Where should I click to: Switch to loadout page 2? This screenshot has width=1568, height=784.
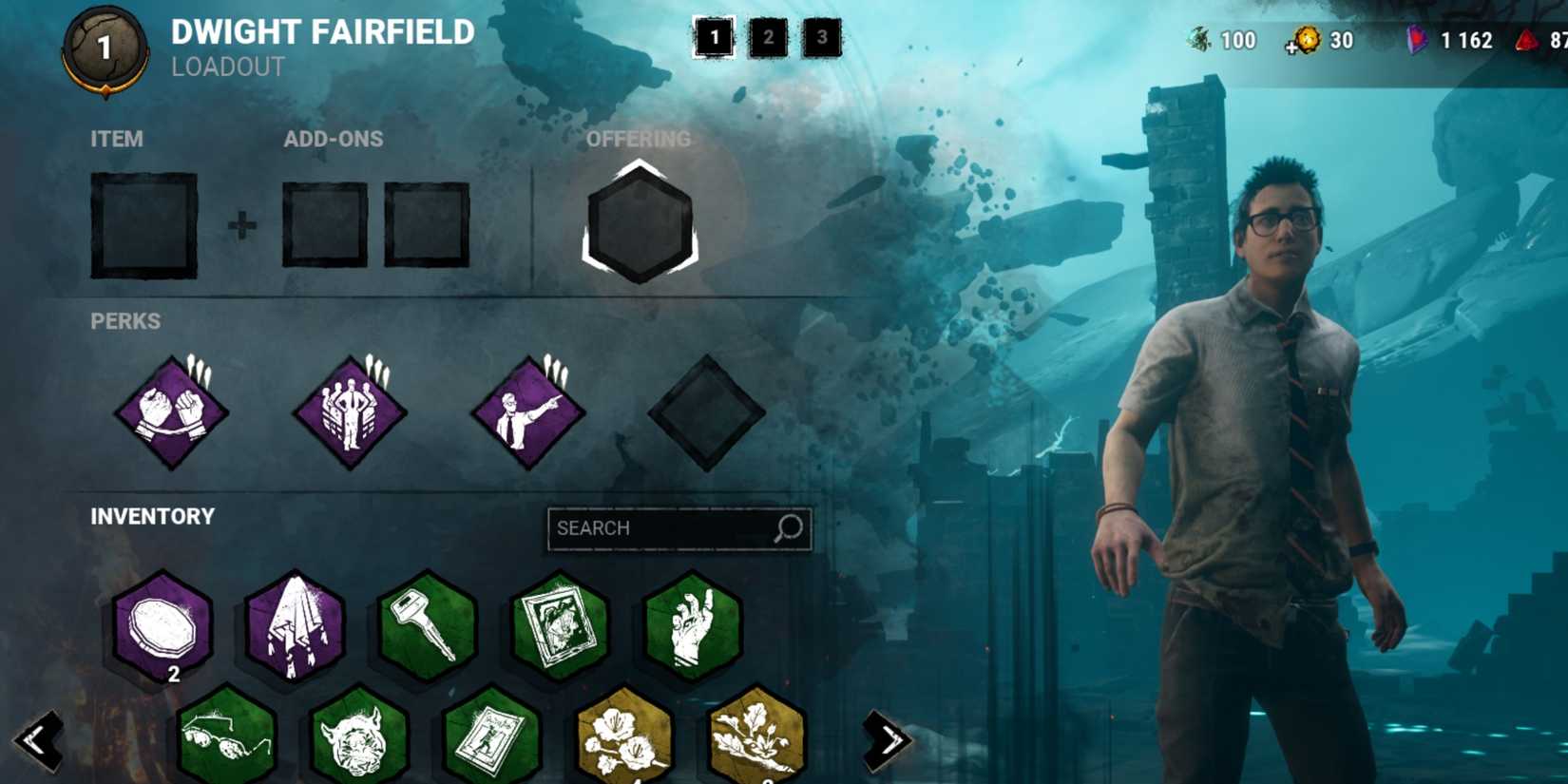[769, 39]
